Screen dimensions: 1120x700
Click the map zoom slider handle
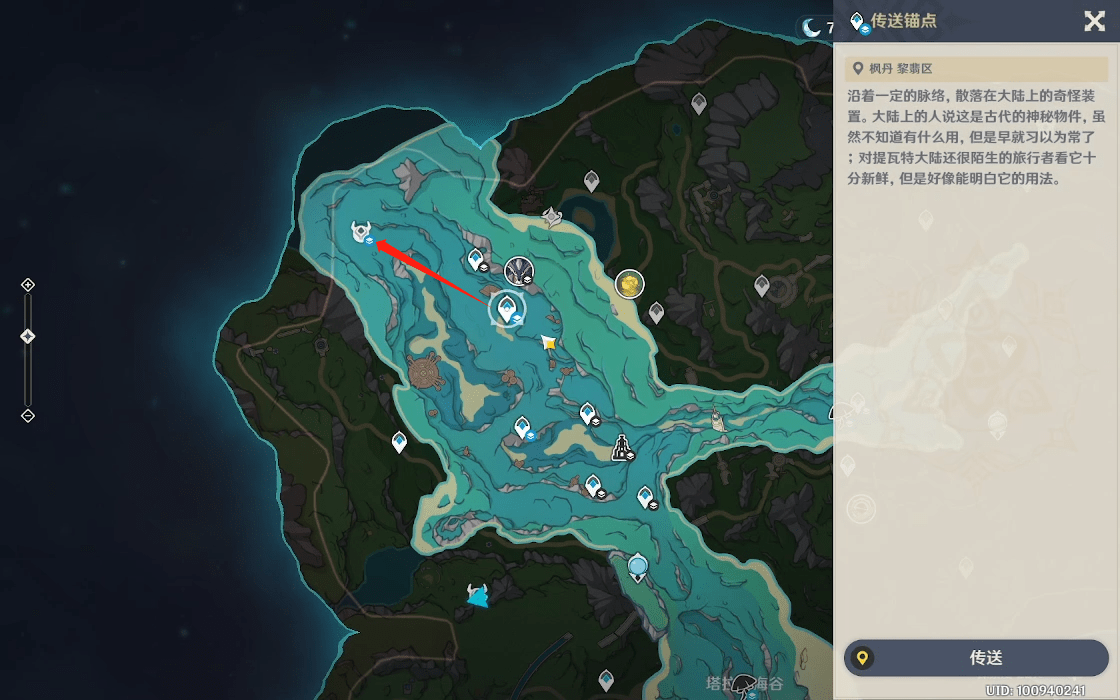pos(28,336)
